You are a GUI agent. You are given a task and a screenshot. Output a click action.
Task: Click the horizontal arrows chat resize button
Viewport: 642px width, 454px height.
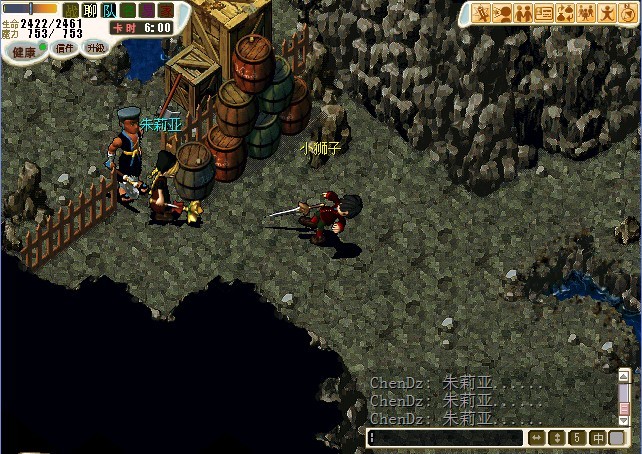coord(536,437)
